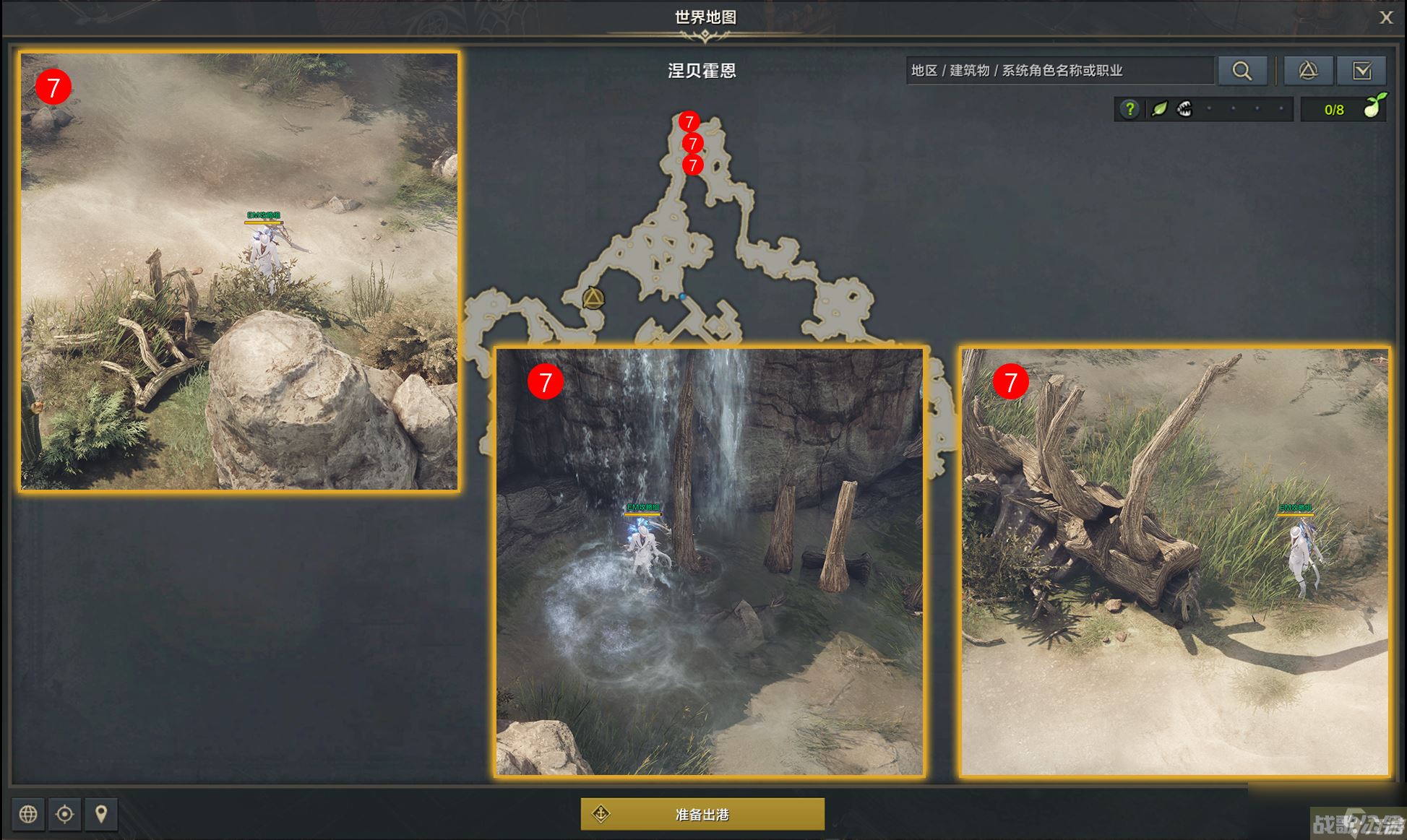Select the Triport triangle marker on the map

point(593,298)
